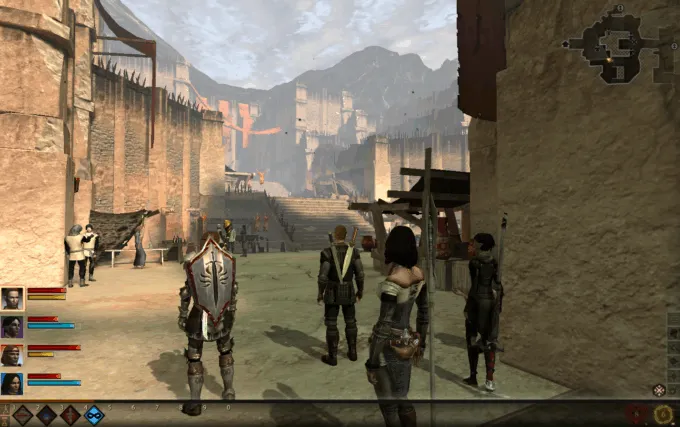
Task: Select the red-haired companion portrait
Action: (13, 355)
